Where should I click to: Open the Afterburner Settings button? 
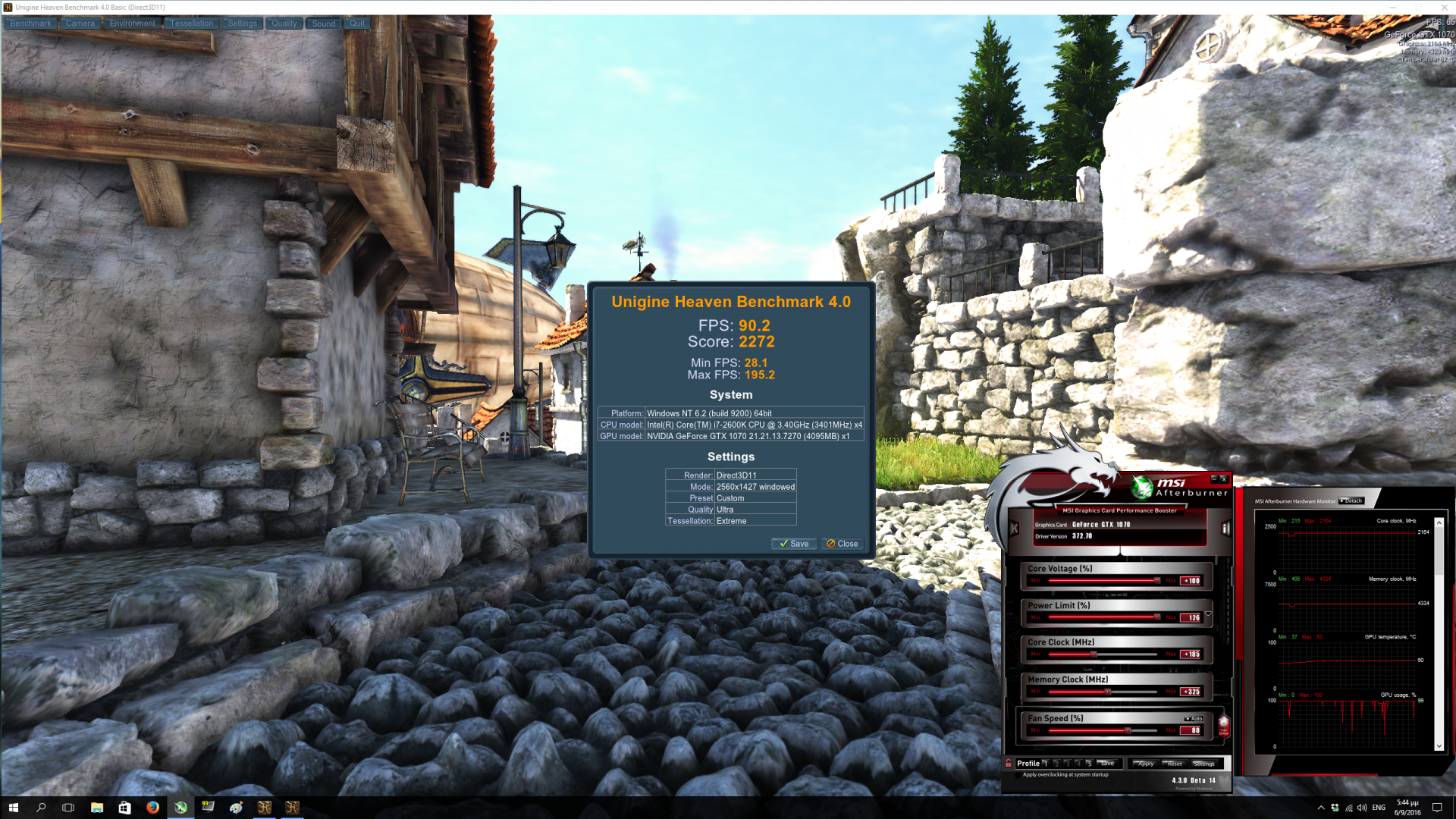click(1203, 764)
